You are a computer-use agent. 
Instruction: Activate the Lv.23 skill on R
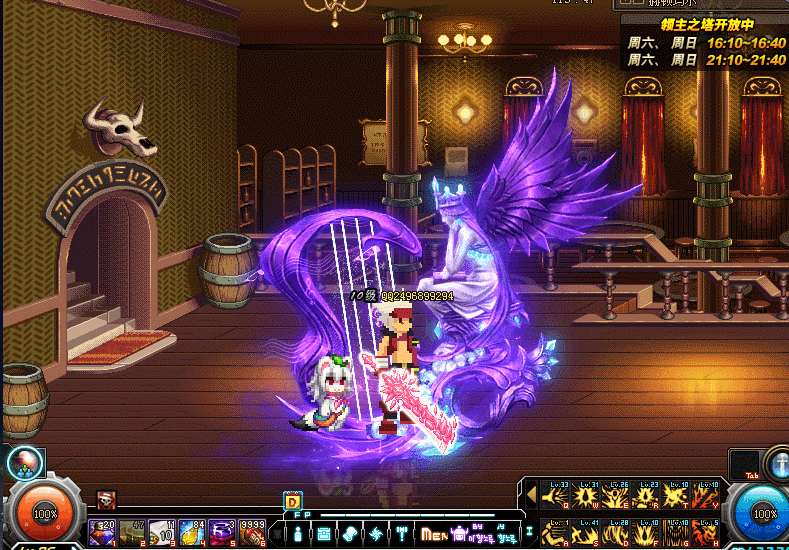point(645,494)
